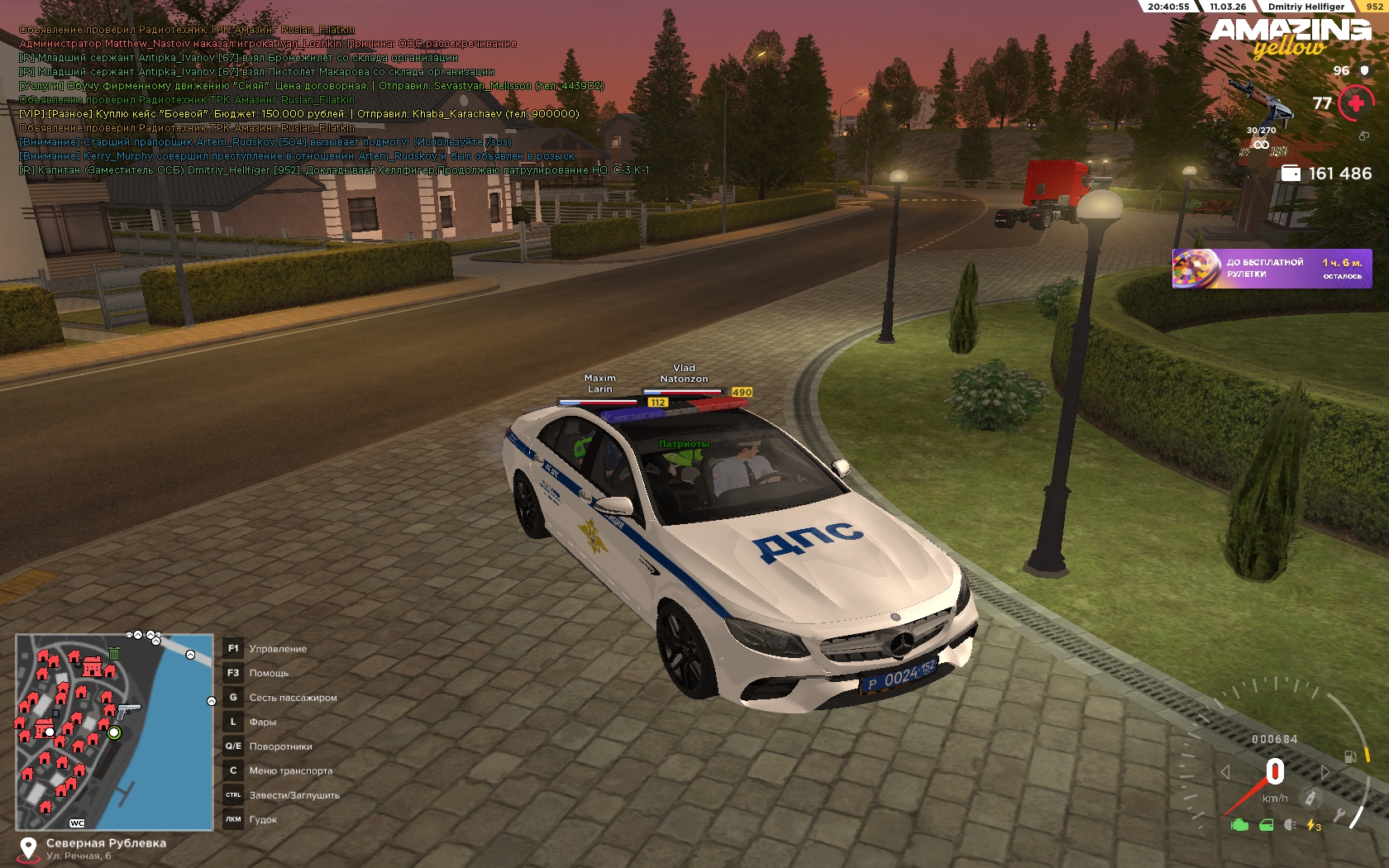Click the red cross health icon
Viewport: 1389px width, 868px height.
(1356, 103)
